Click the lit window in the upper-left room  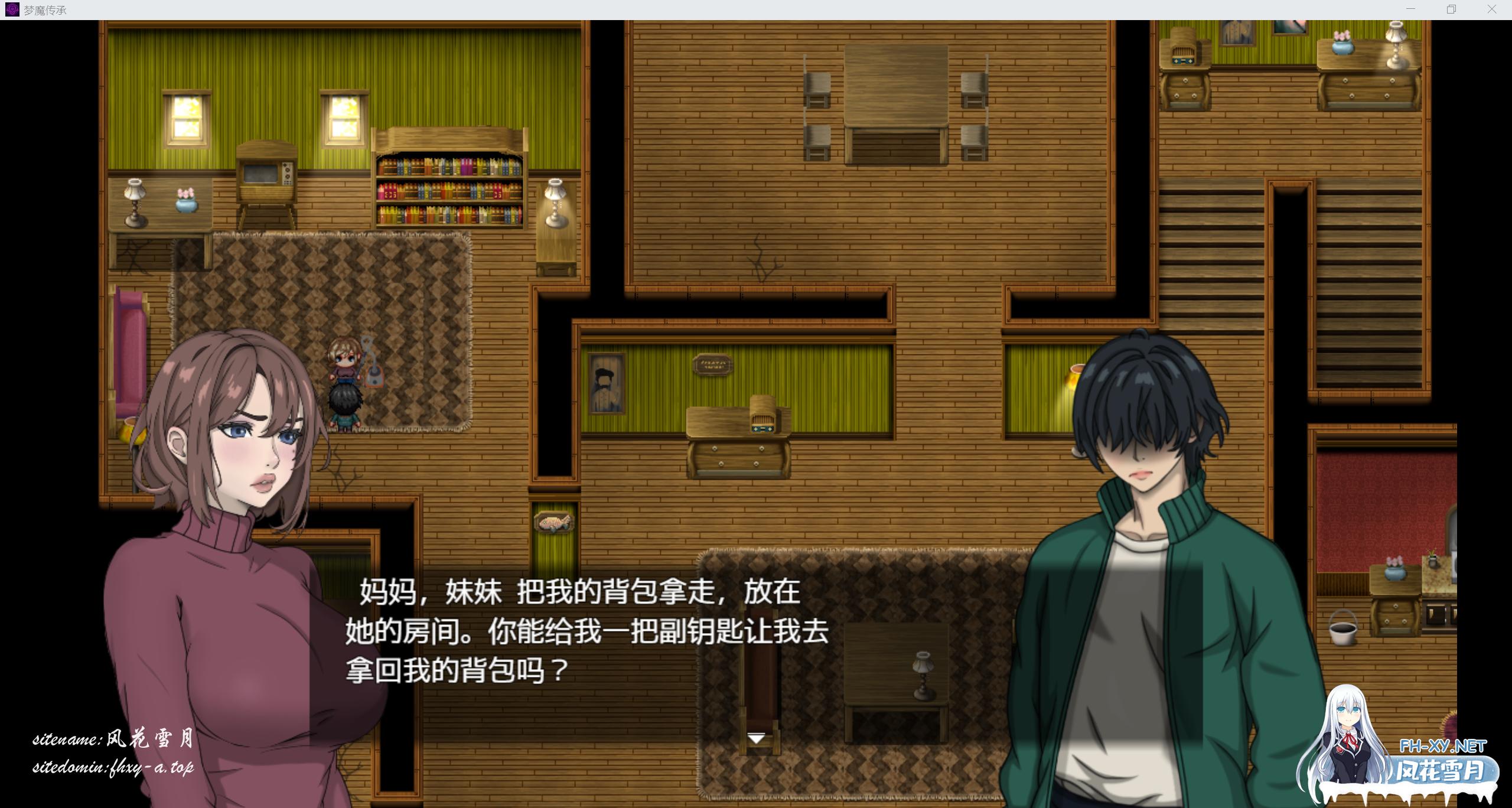(x=186, y=118)
